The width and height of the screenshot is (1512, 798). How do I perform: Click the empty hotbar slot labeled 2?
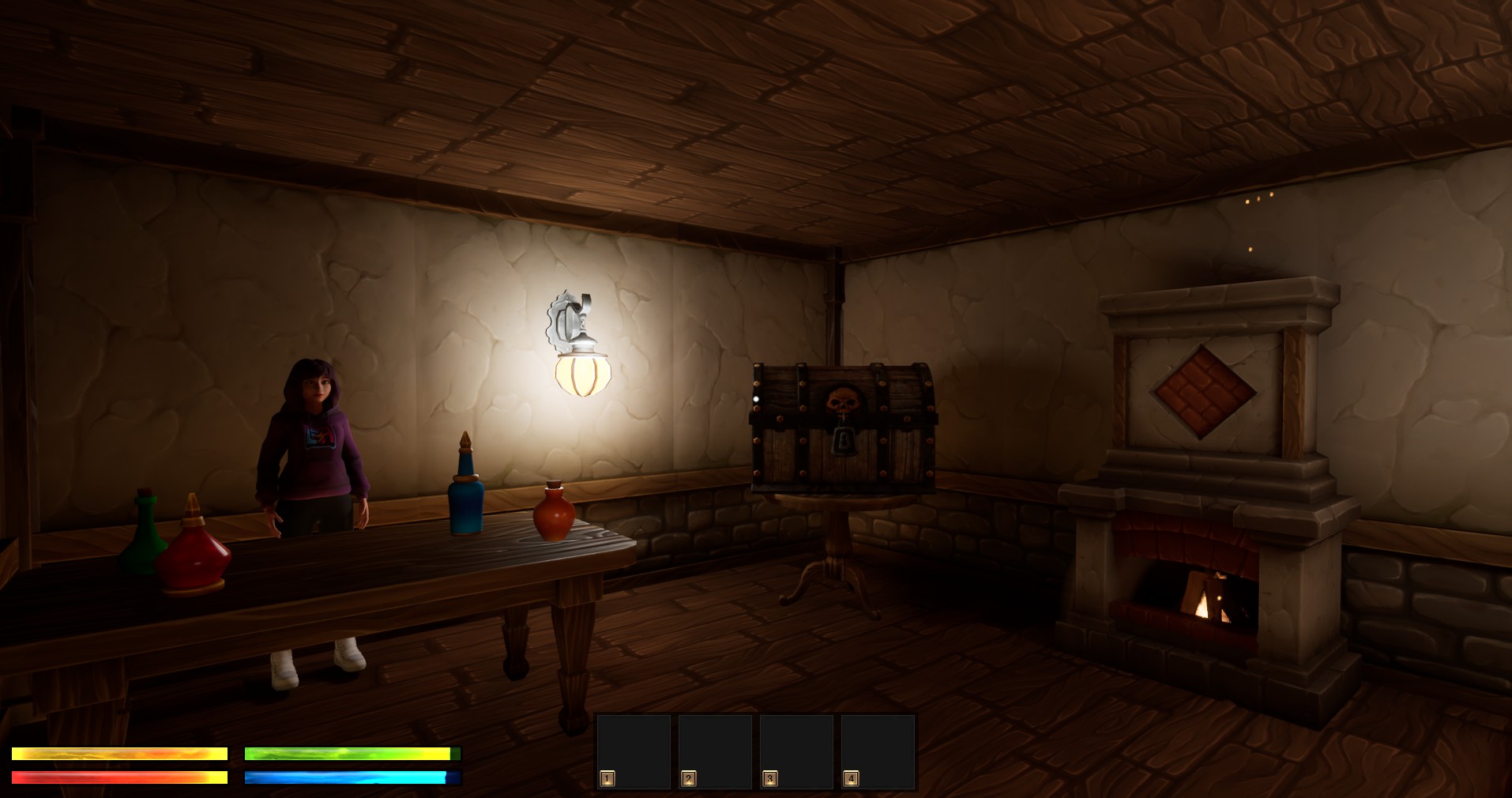715,751
